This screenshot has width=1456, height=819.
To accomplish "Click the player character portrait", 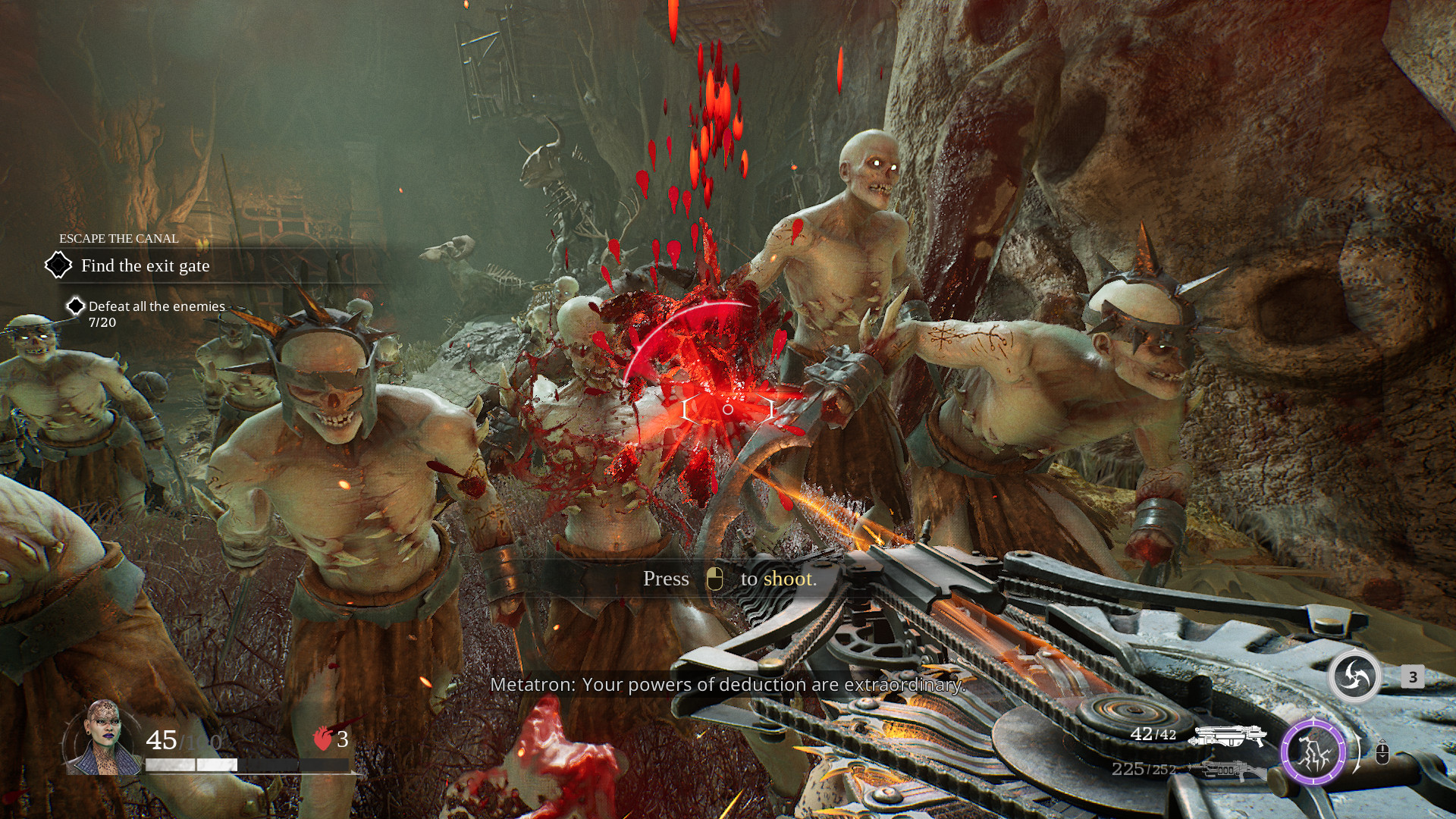I will tap(103, 739).
